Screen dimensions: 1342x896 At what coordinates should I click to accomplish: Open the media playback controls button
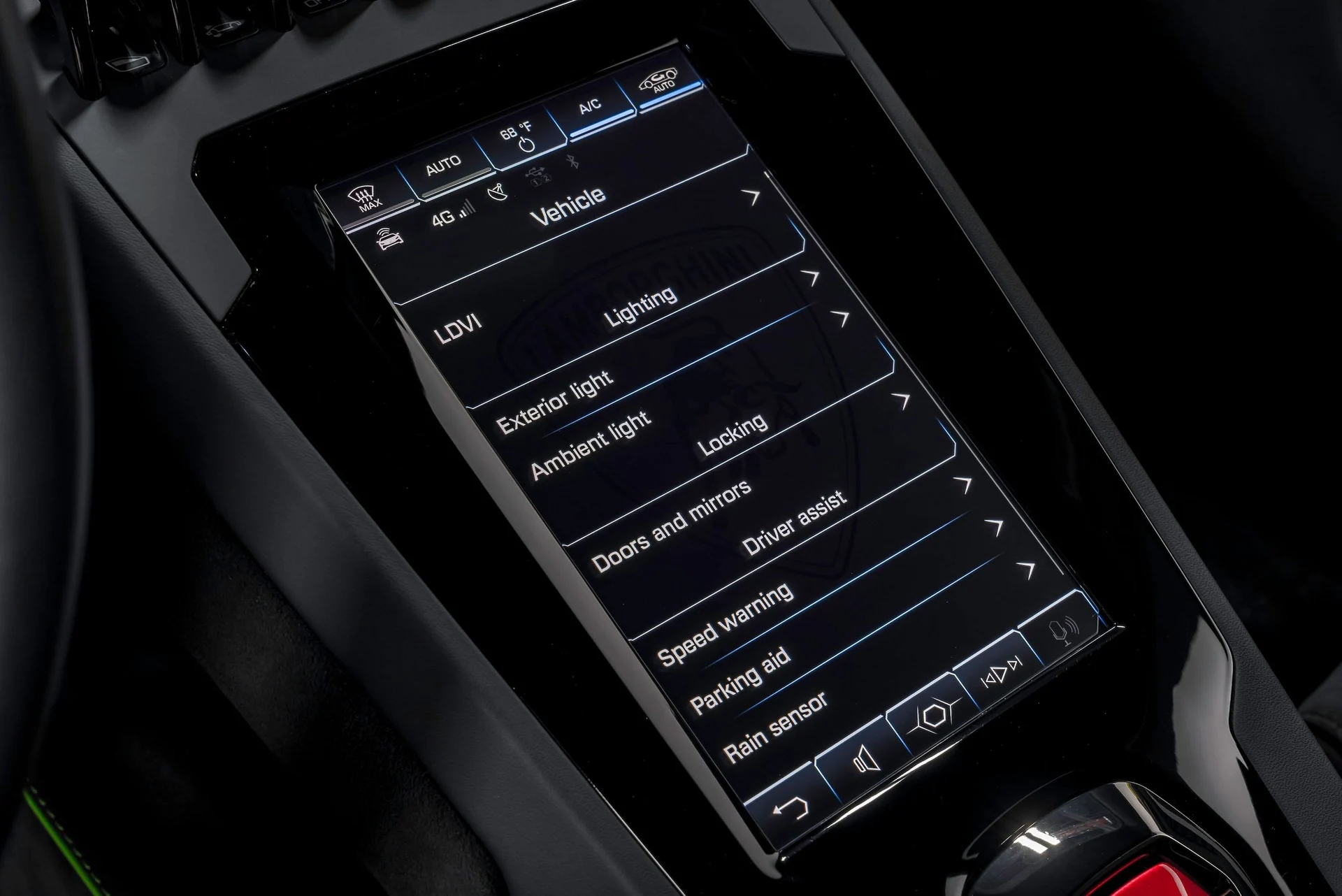1002,672
